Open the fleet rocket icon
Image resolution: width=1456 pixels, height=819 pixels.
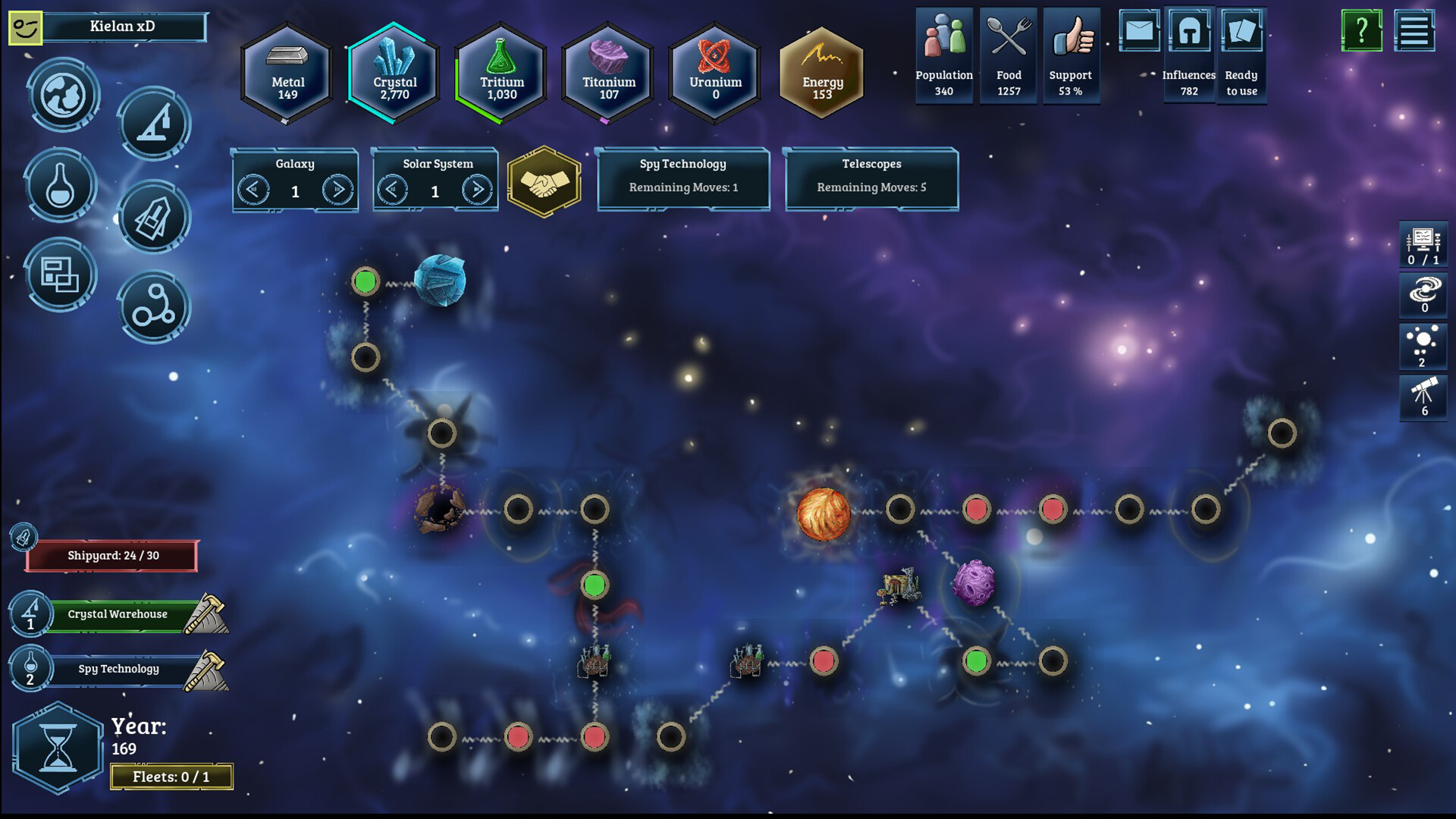point(154,218)
